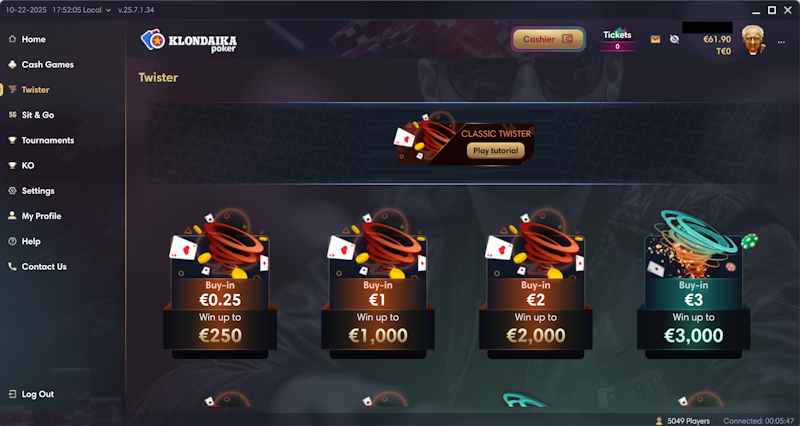Toggle the crossed-eye balance visibility icon
The image size is (800, 426).
click(x=674, y=40)
